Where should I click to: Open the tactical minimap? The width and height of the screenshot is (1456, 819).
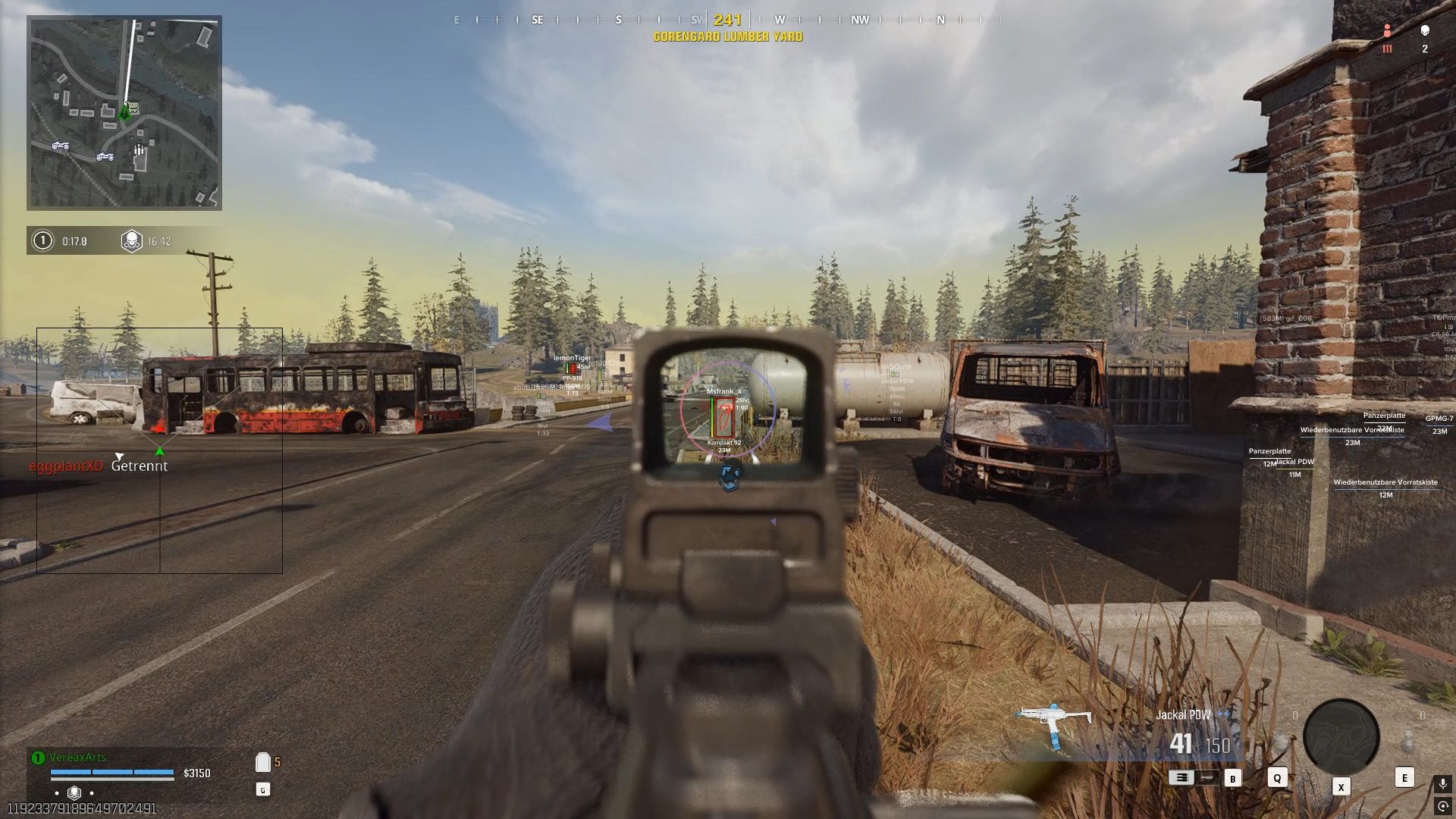(124, 112)
